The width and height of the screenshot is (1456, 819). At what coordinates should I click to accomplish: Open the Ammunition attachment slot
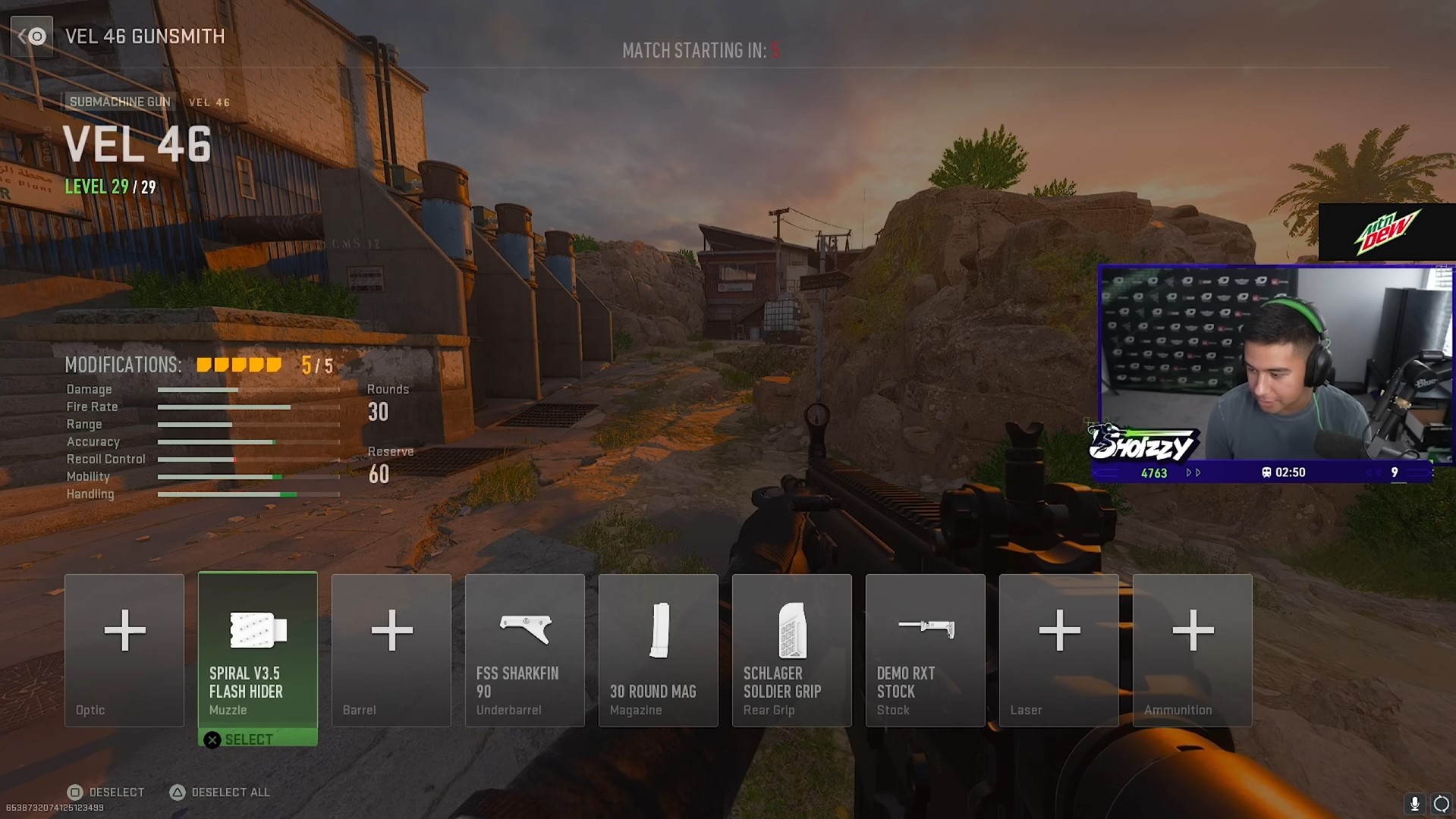coord(1192,650)
